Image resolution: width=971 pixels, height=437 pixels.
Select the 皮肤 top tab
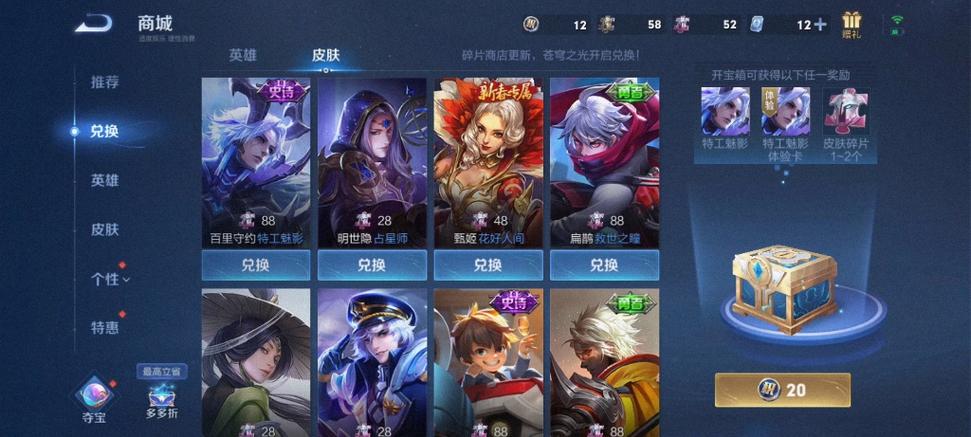(x=326, y=55)
